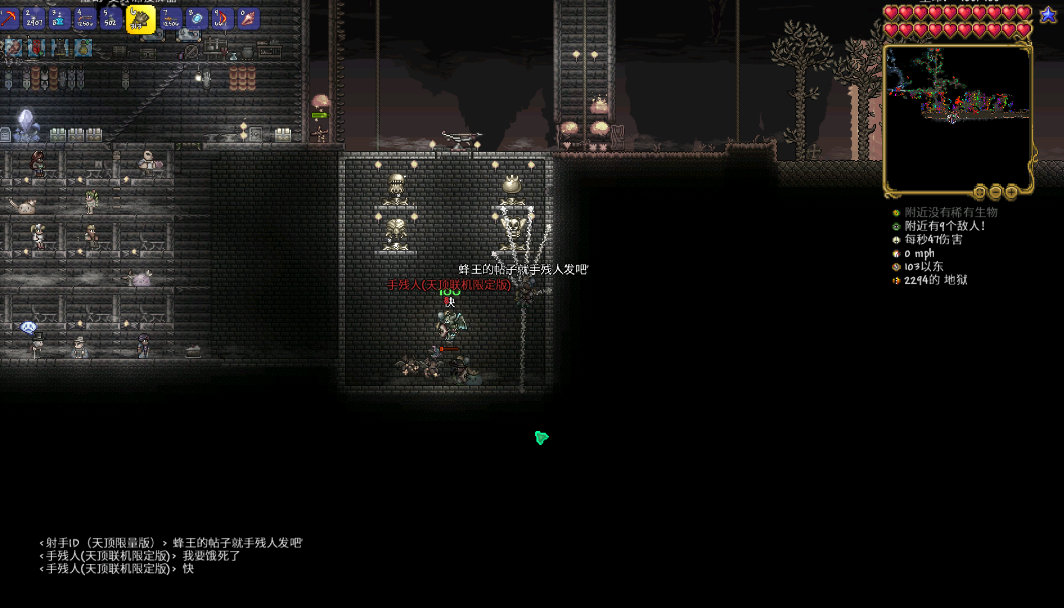1064x608 pixels.
Task: Equip the gun in hotbar slot 4
Action: click(x=86, y=18)
